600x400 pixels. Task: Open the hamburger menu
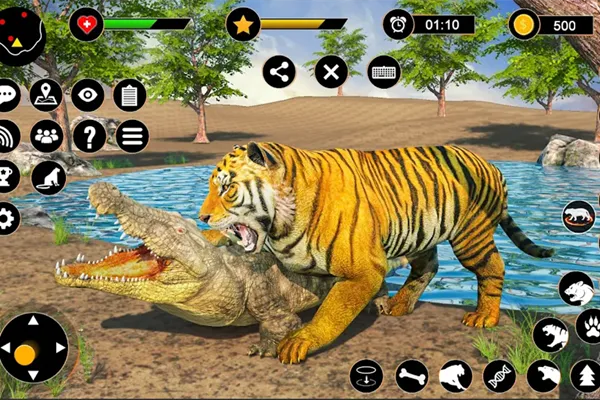(x=131, y=135)
